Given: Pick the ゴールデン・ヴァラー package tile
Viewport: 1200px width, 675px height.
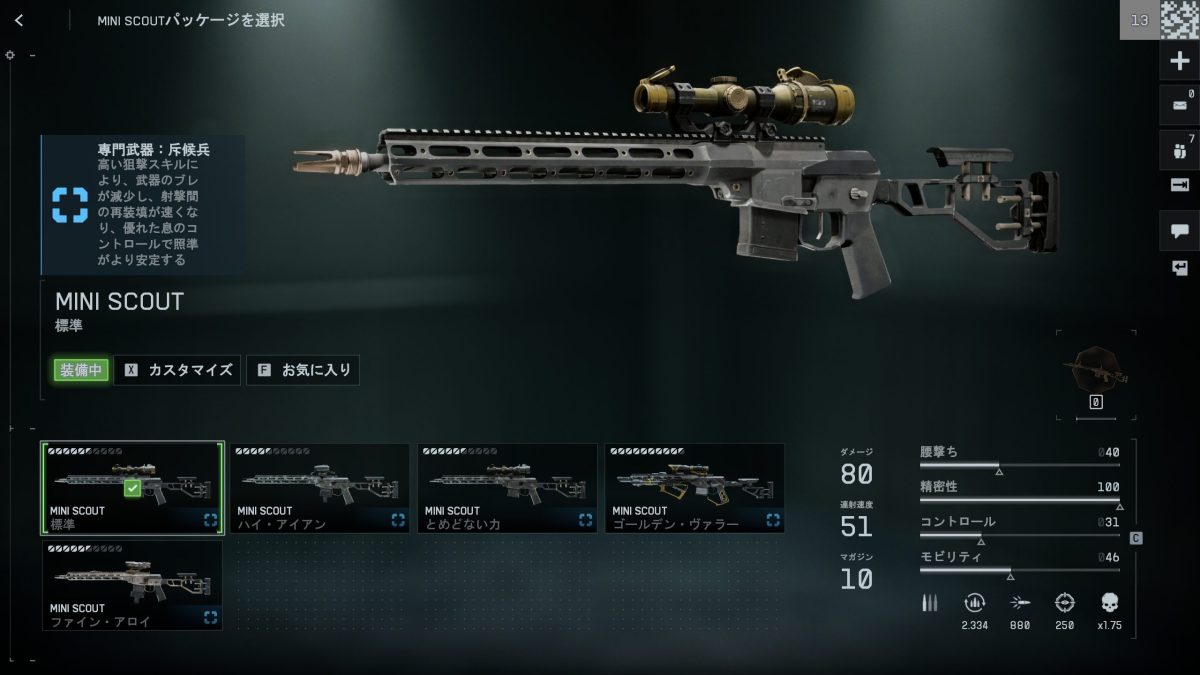Looking at the screenshot, I should click(694, 488).
